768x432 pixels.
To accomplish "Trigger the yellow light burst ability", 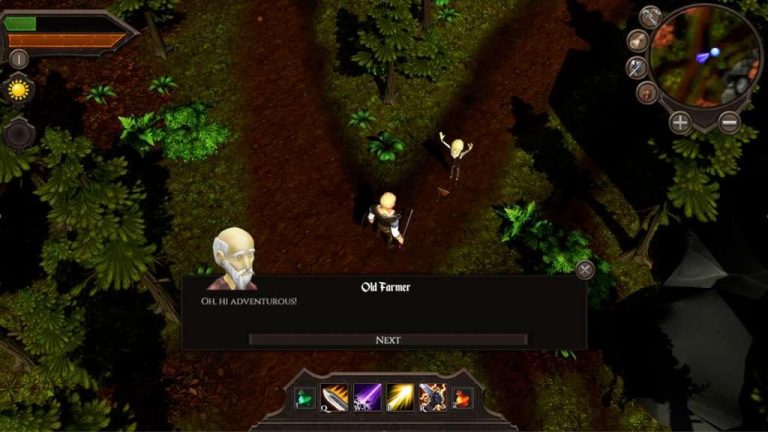I will click(401, 398).
